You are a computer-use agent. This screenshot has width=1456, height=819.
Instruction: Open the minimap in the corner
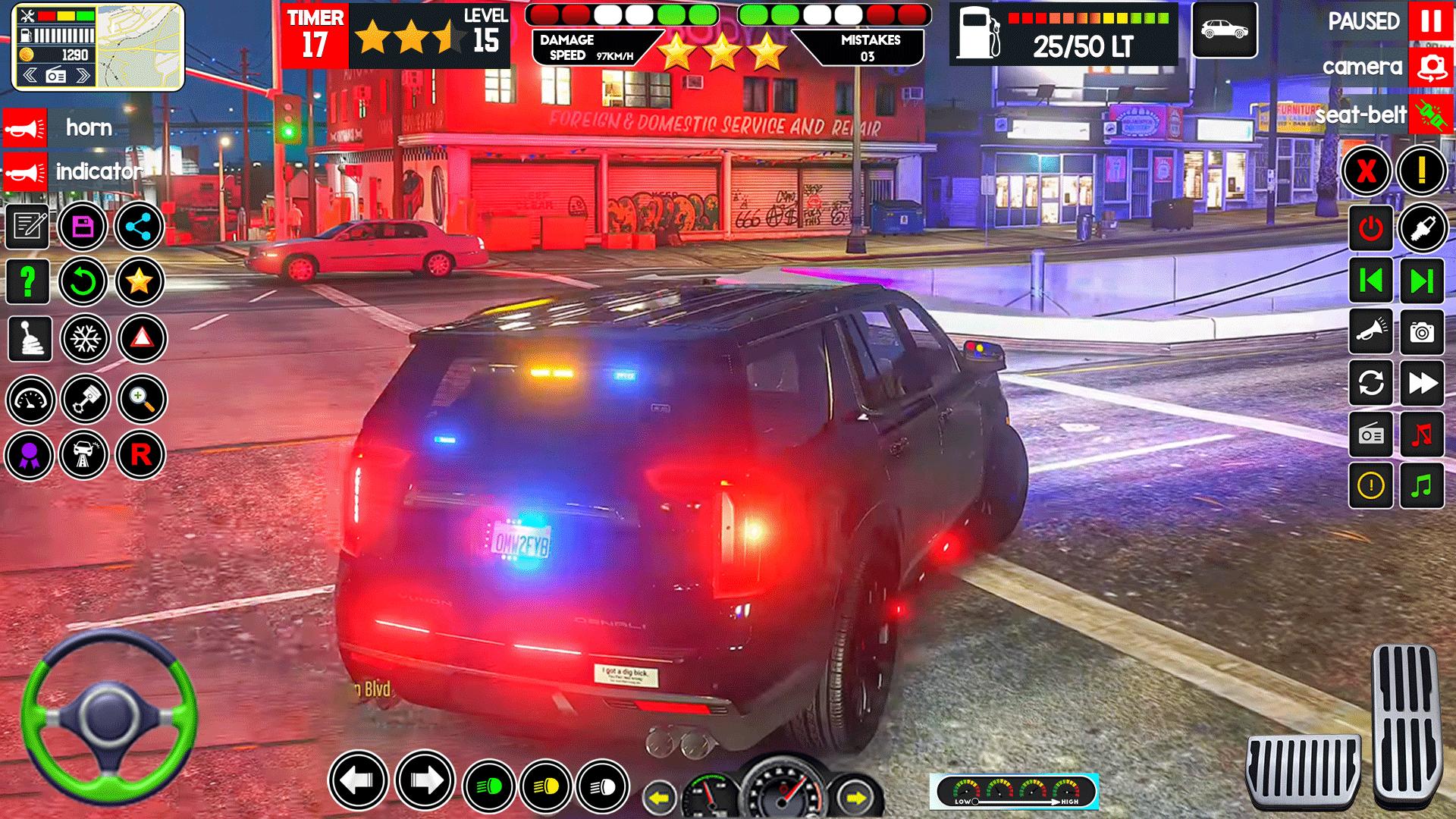(99, 46)
